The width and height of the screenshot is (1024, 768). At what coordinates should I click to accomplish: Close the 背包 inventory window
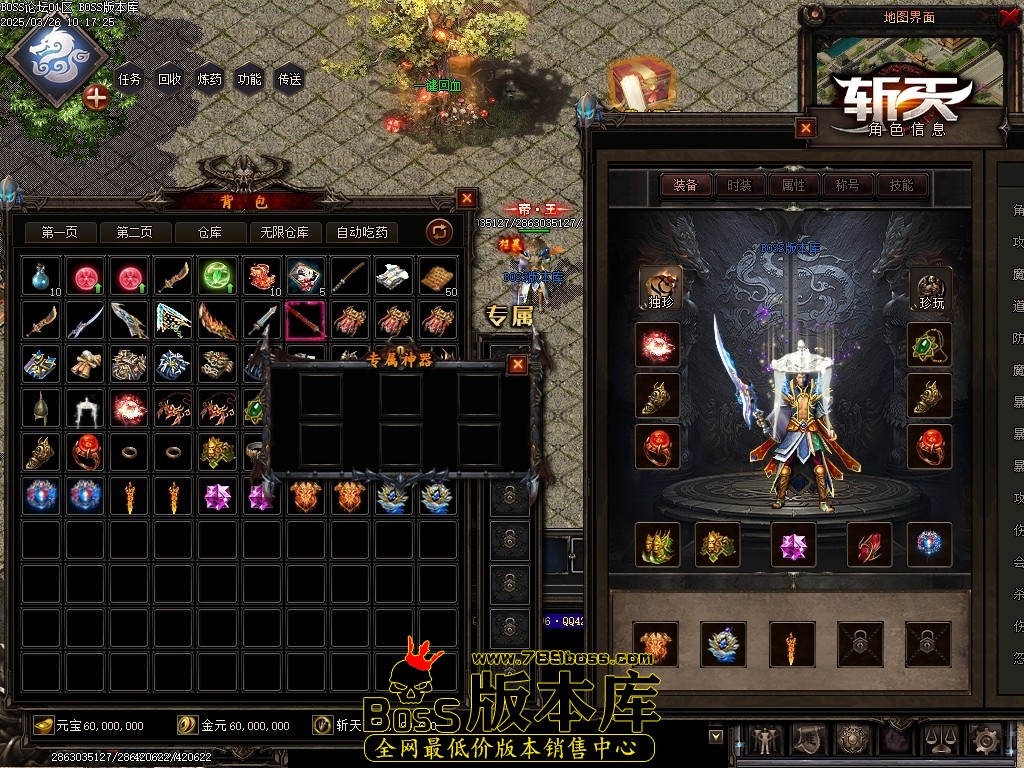(467, 198)
